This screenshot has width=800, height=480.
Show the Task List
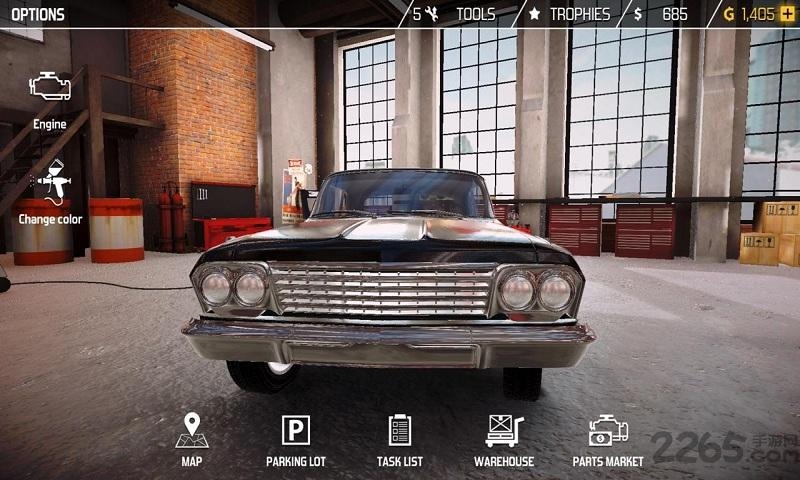pyautogui.click(x=399, y=437)
